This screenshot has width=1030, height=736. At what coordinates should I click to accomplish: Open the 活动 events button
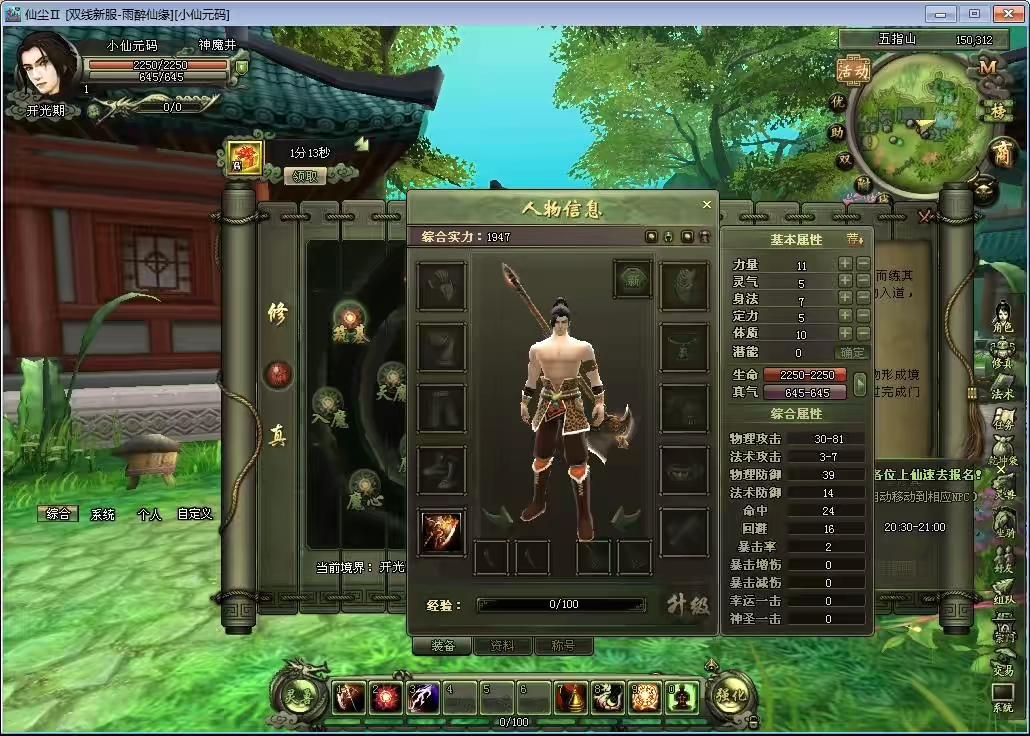pyautogui.click(x=853, y=71)
